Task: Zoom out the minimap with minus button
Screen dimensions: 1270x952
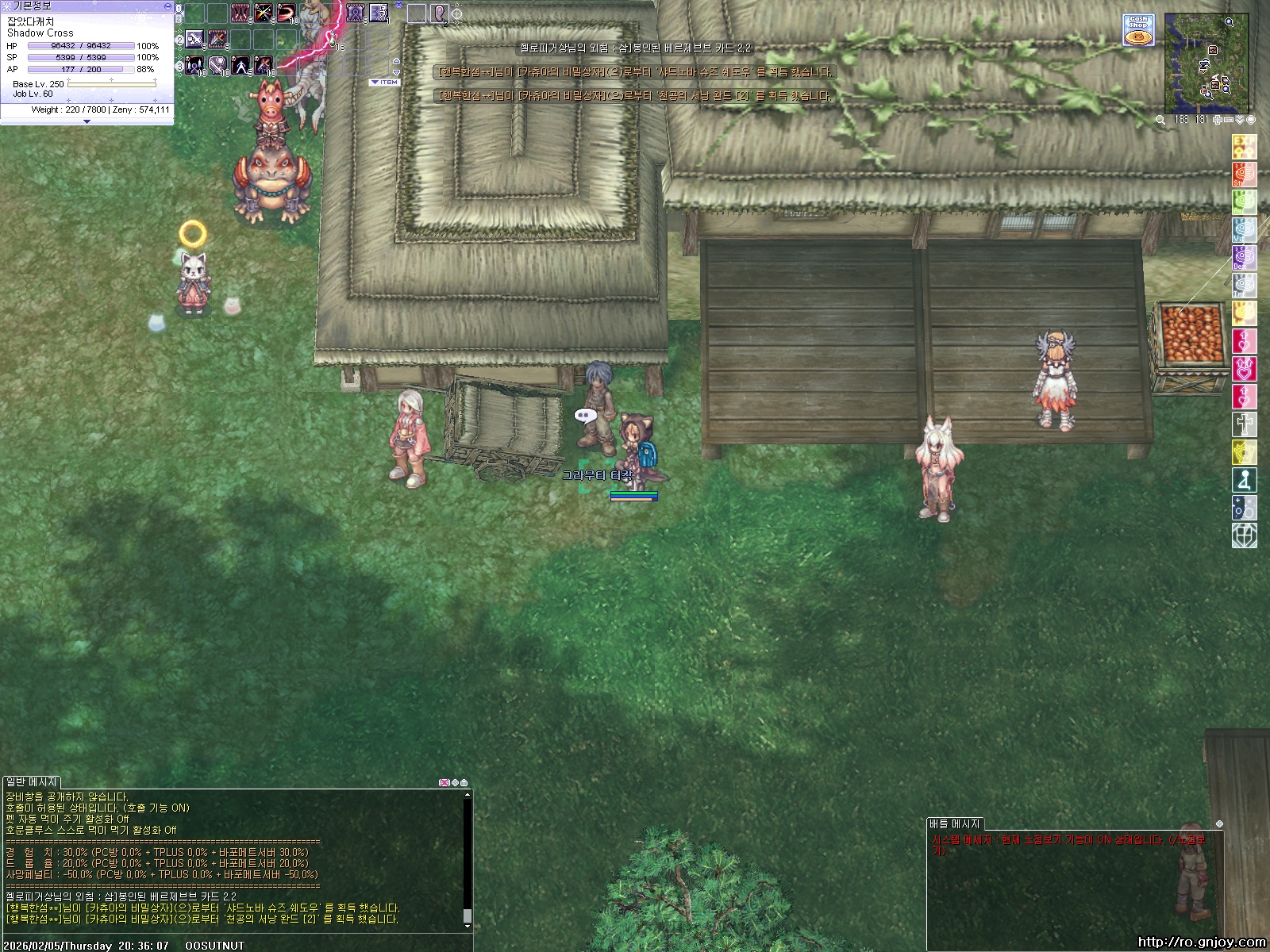Action: [1229, 120]
